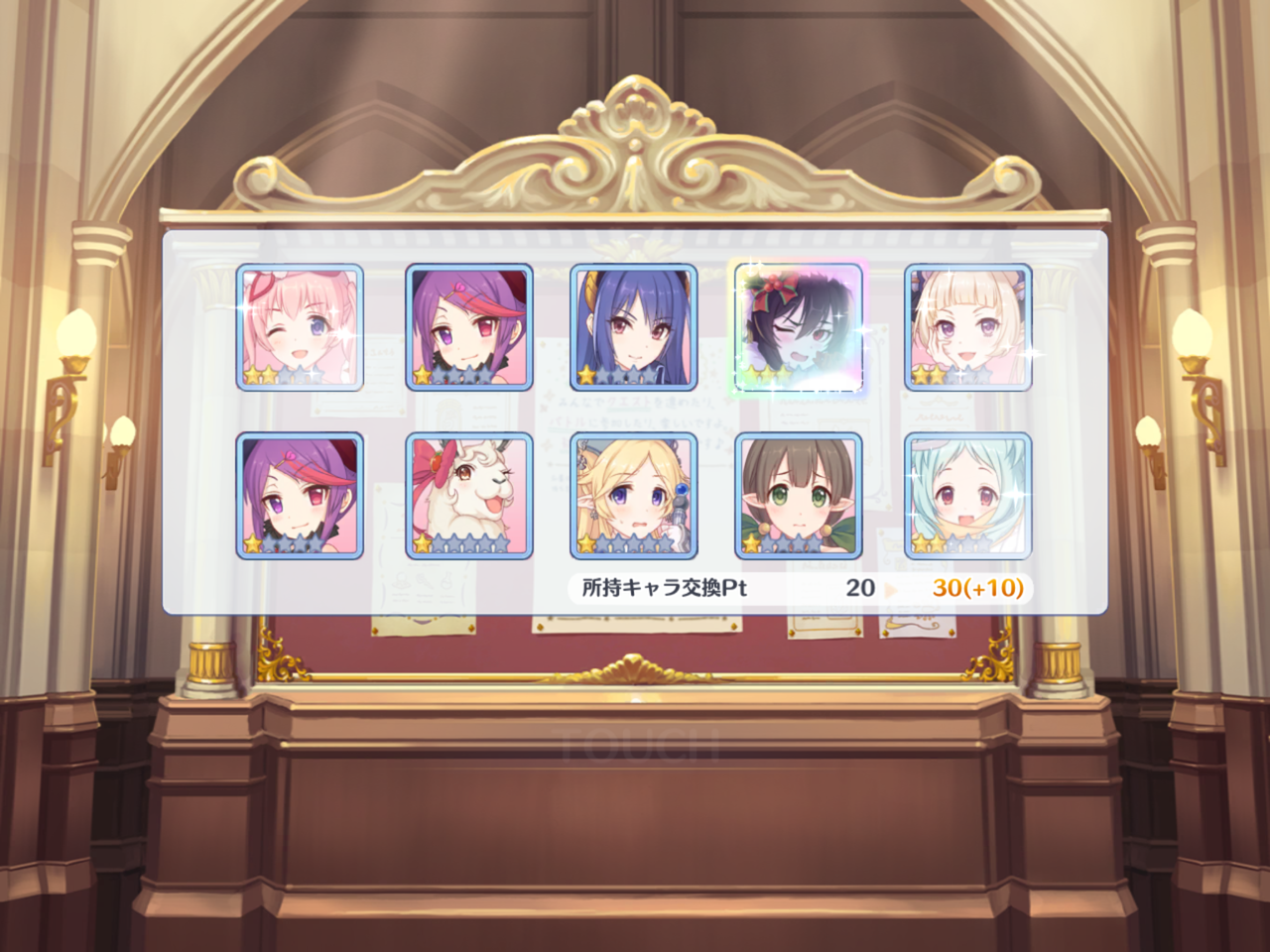Select the blonde elf character portrait

pyautogui.click(x=633, y=494)
